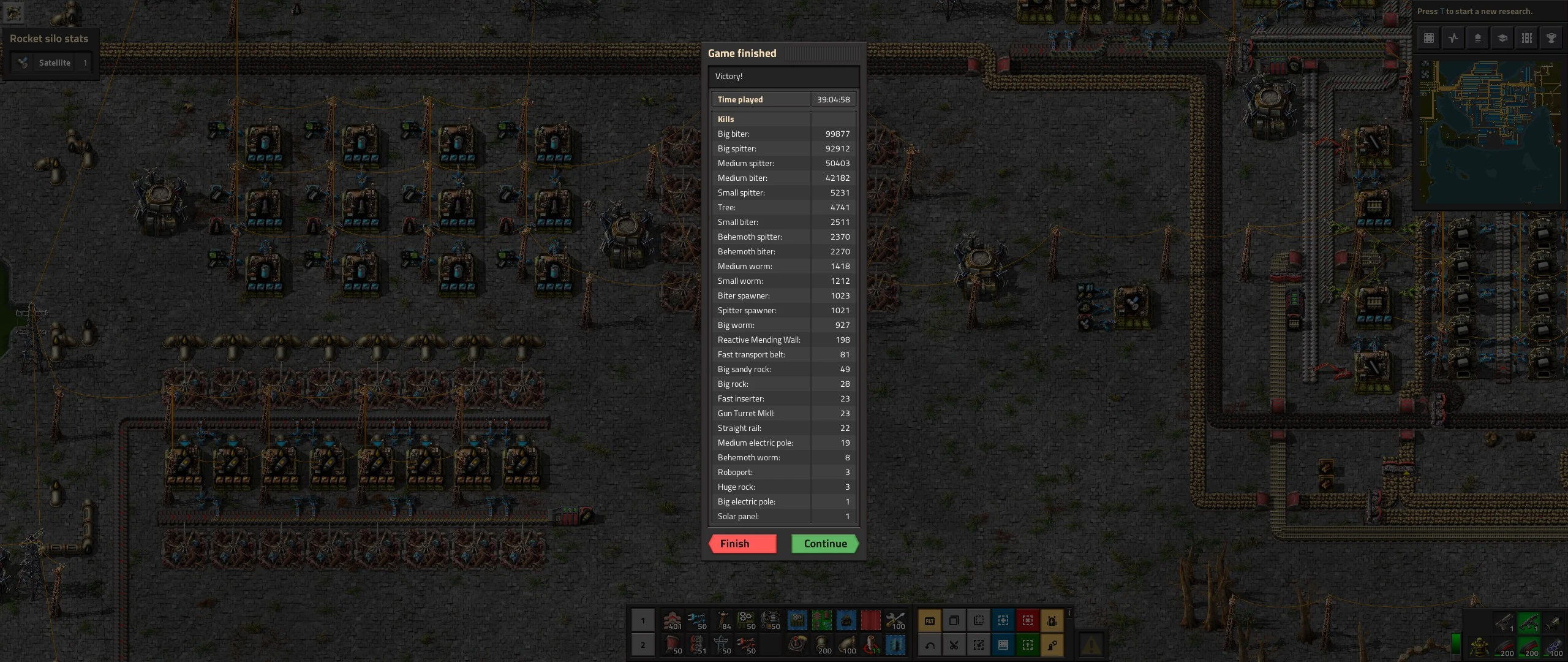Screen dimensions: 1568x662
Task: Toggle the ALT info mode button
Action: click(930, 621)
